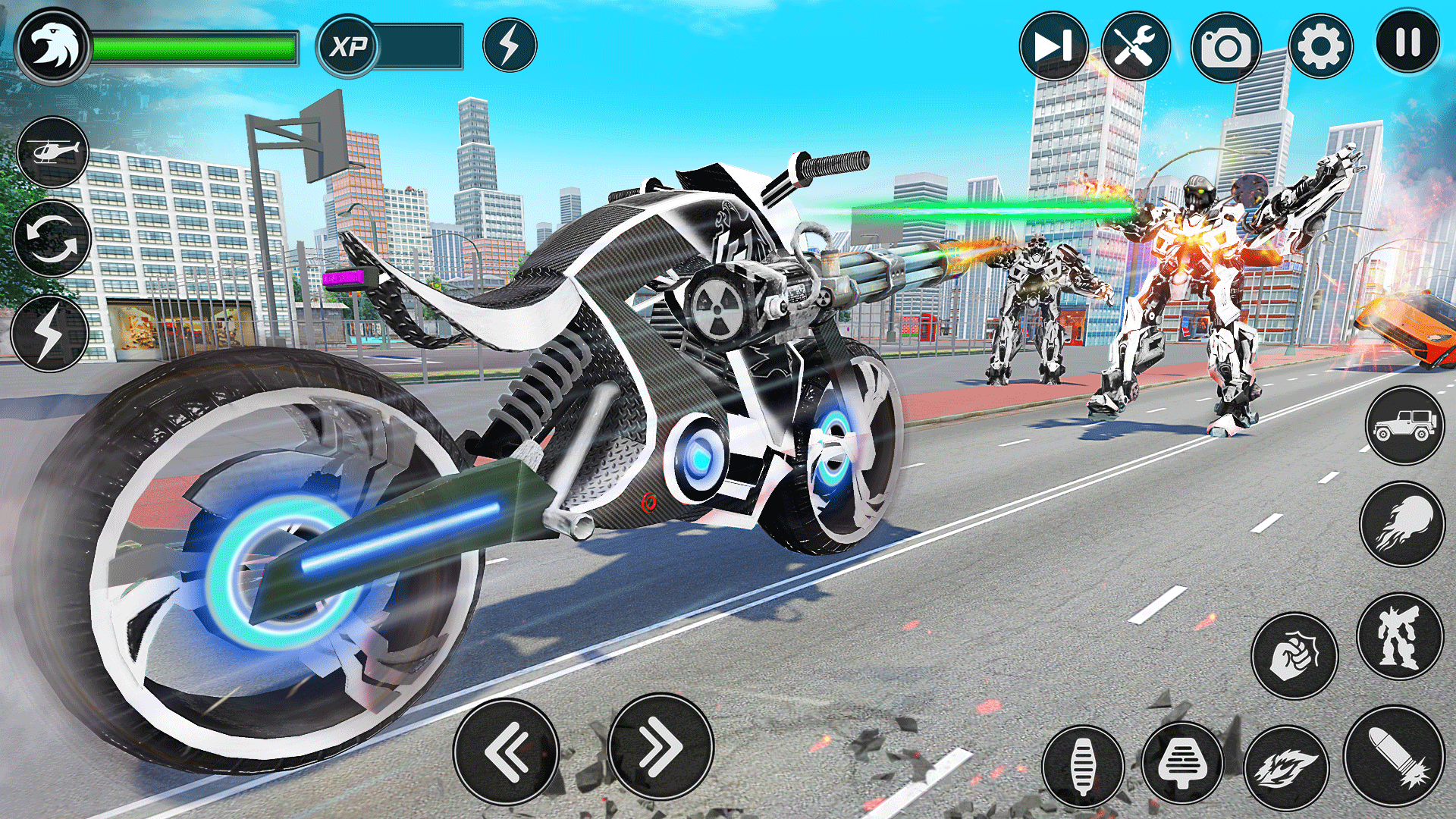Use the fist punch attack
Image resolution: width=1456 pixels, height=819 pixels.
point(1294,655)
